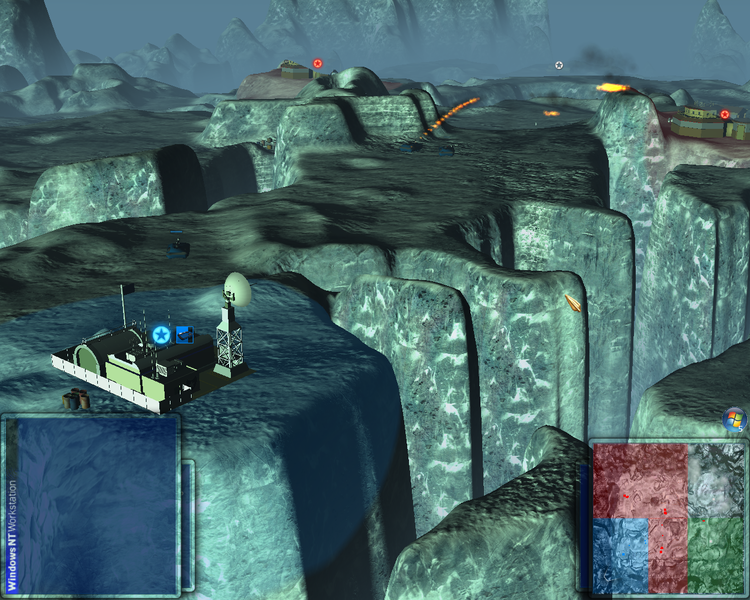The height and width of the screenshot is (600, 750).
Task: Select the red star marker on the left enemy base
Action: (x=318, y=63)
